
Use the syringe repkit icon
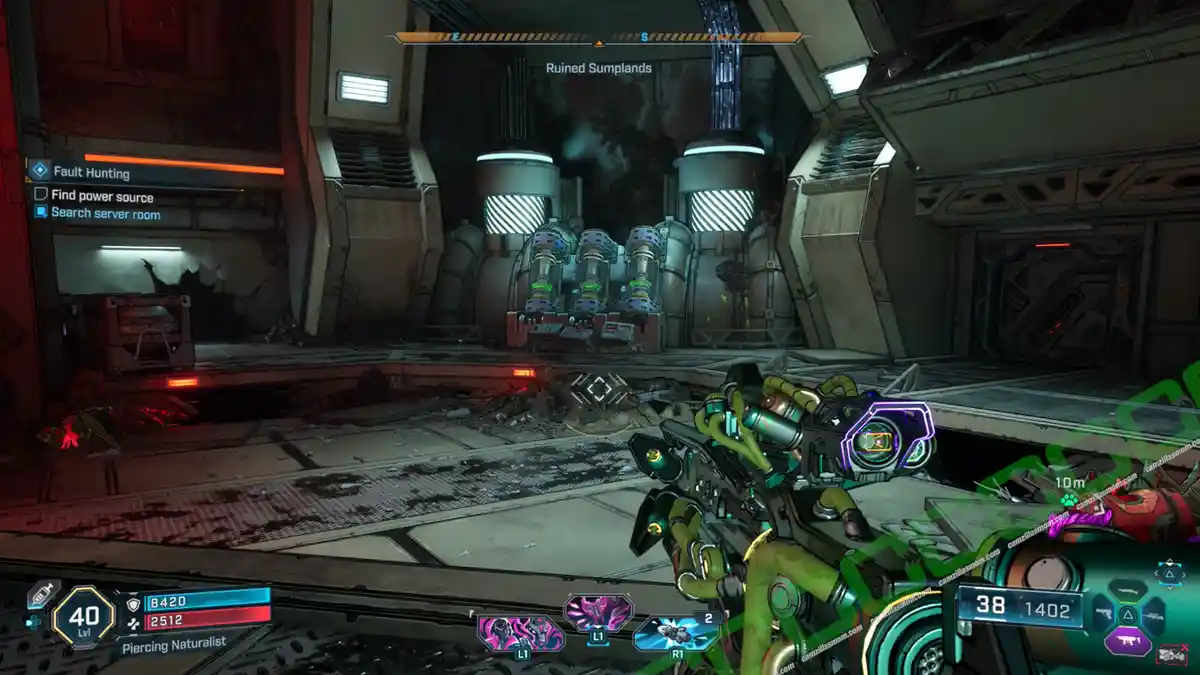[41, 592]
